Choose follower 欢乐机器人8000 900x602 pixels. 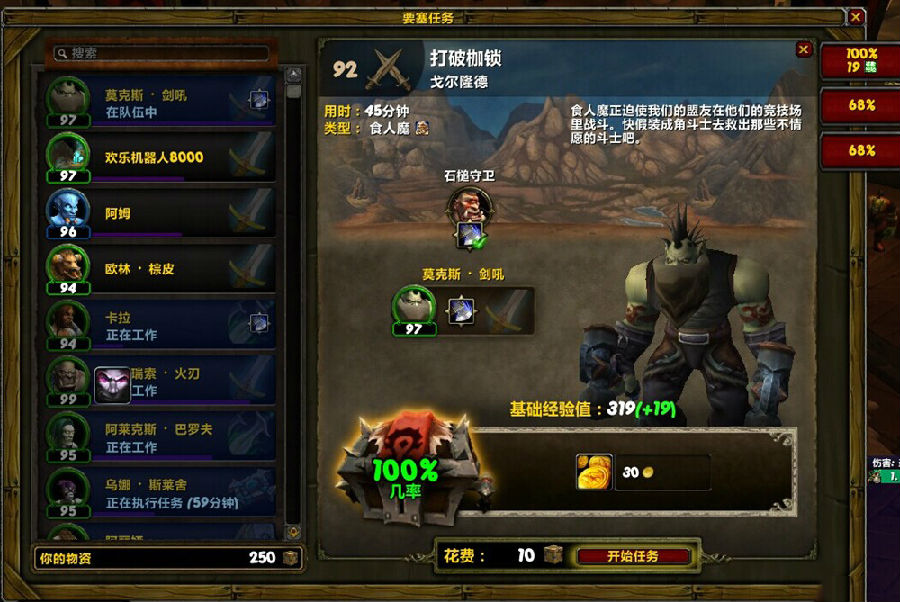tap(160, 157)
